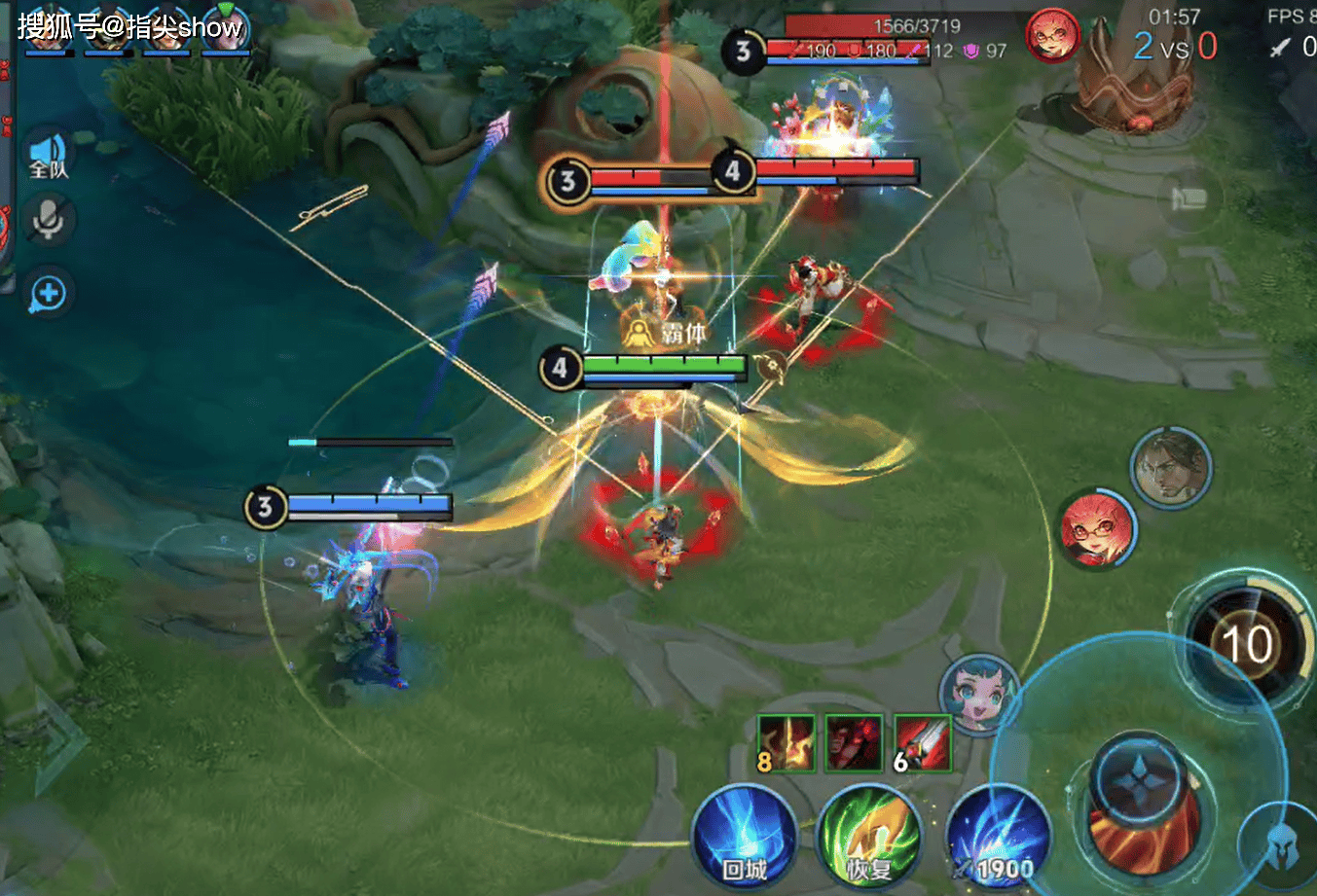Toggle the muted microphone button
Viewport: 1317px width, 896px height.
[48, 222]
